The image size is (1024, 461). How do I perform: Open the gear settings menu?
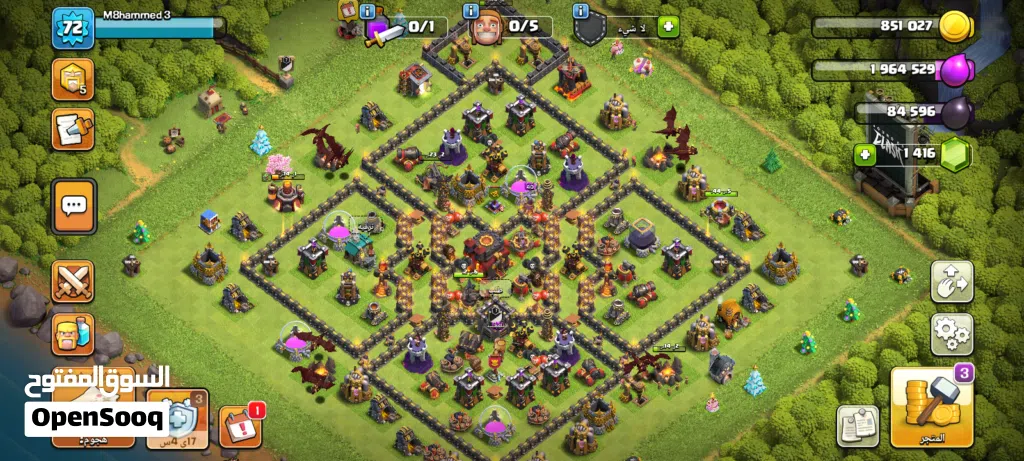coord(951,334)
